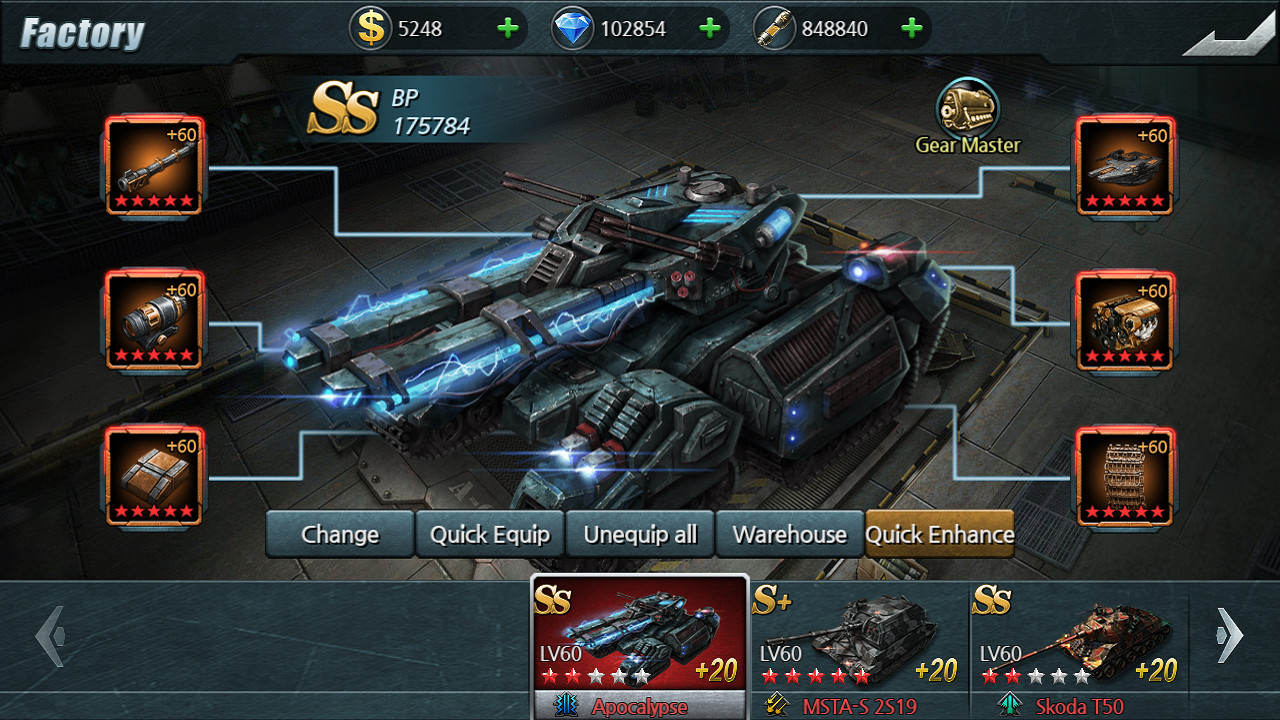Select the +60 turret module slot
The image size is (1280, 720).
tap(1125, 166)
